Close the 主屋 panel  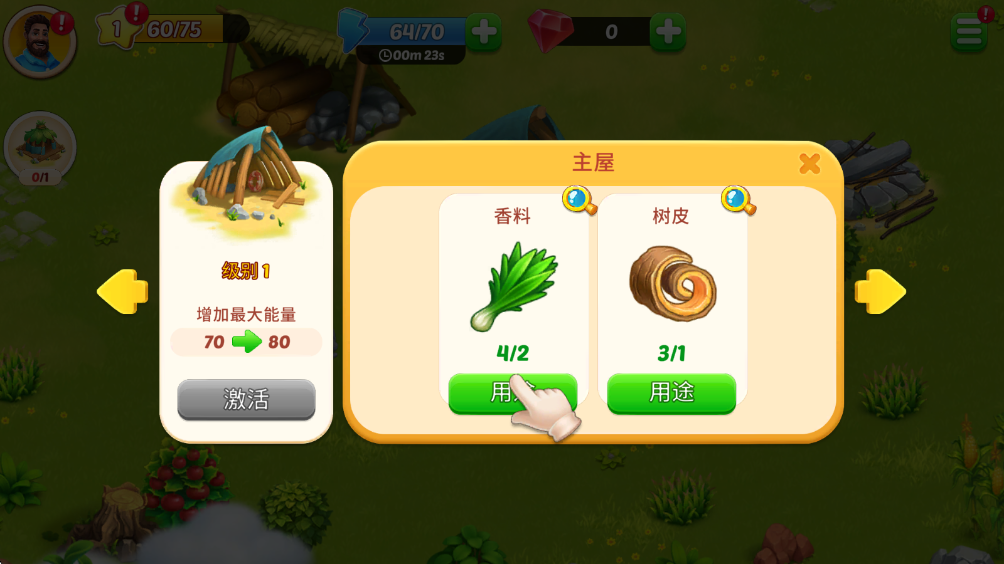point(809,164)
